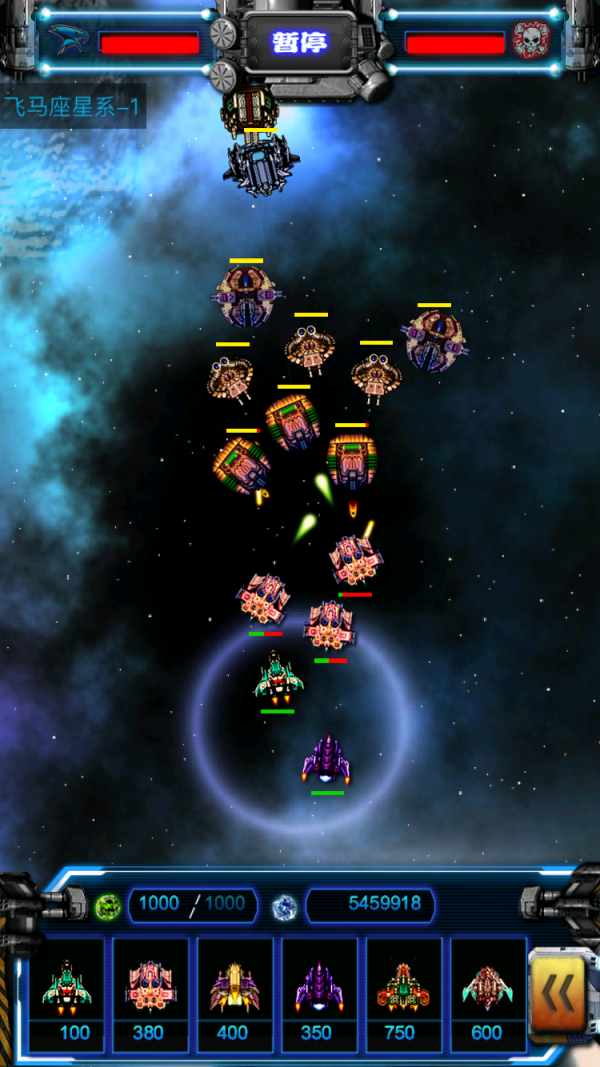Screen dimensions: 600x1067
Task: Deploy the purple fighter costing 350
Action: tap(319, 994)
